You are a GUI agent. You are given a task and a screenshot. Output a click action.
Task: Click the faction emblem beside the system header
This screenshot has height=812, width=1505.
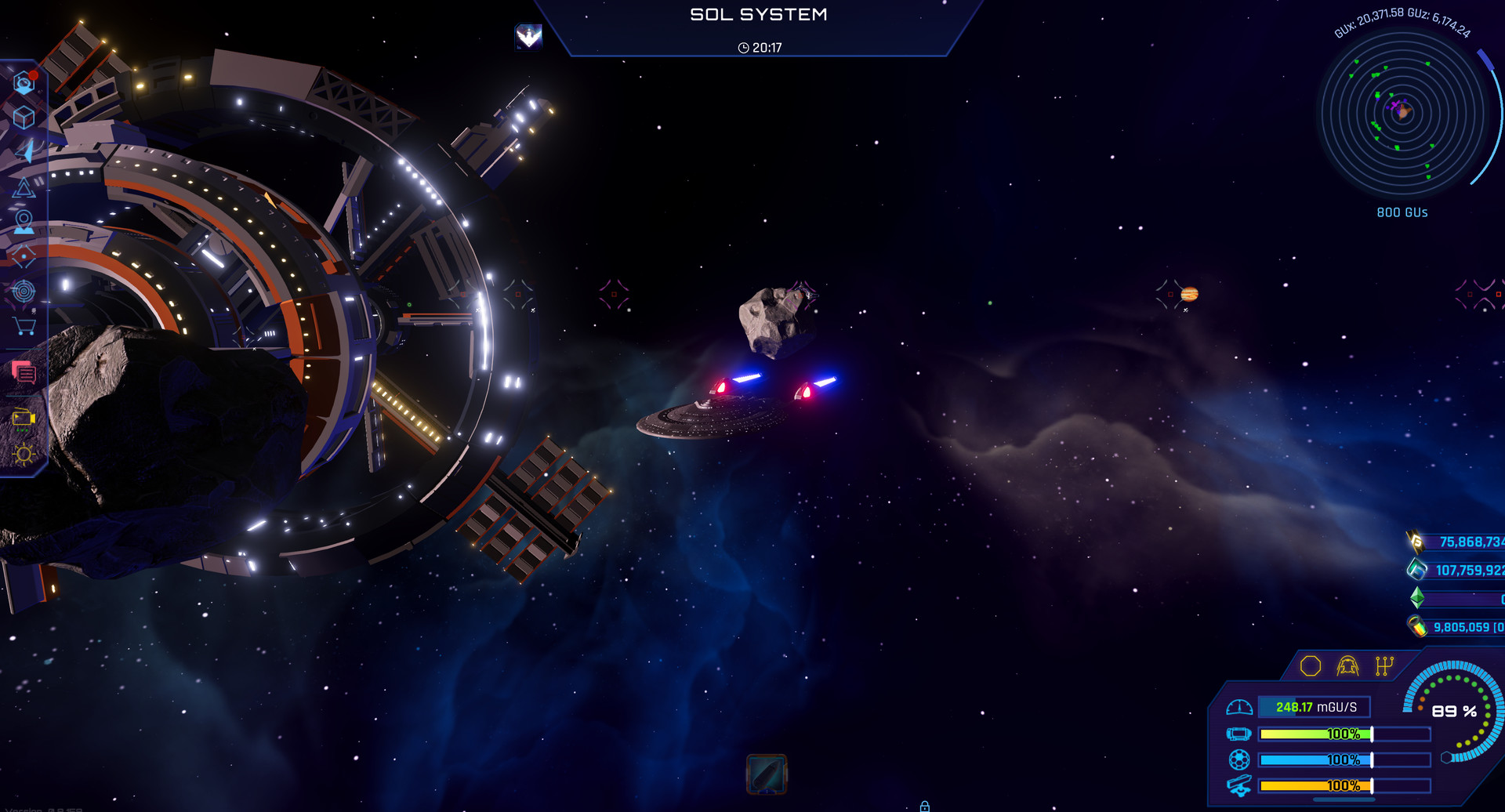pos(529,37)
